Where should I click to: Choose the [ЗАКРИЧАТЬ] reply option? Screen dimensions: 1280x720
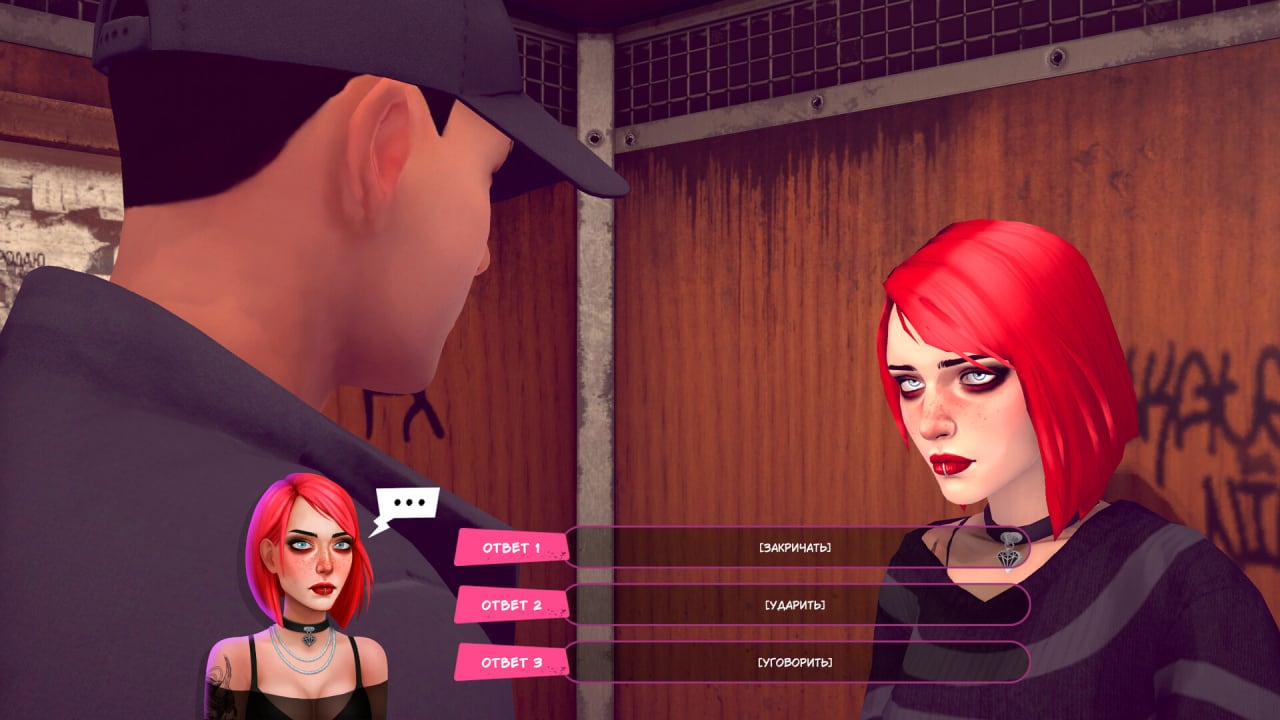click(x=795, y=548)
